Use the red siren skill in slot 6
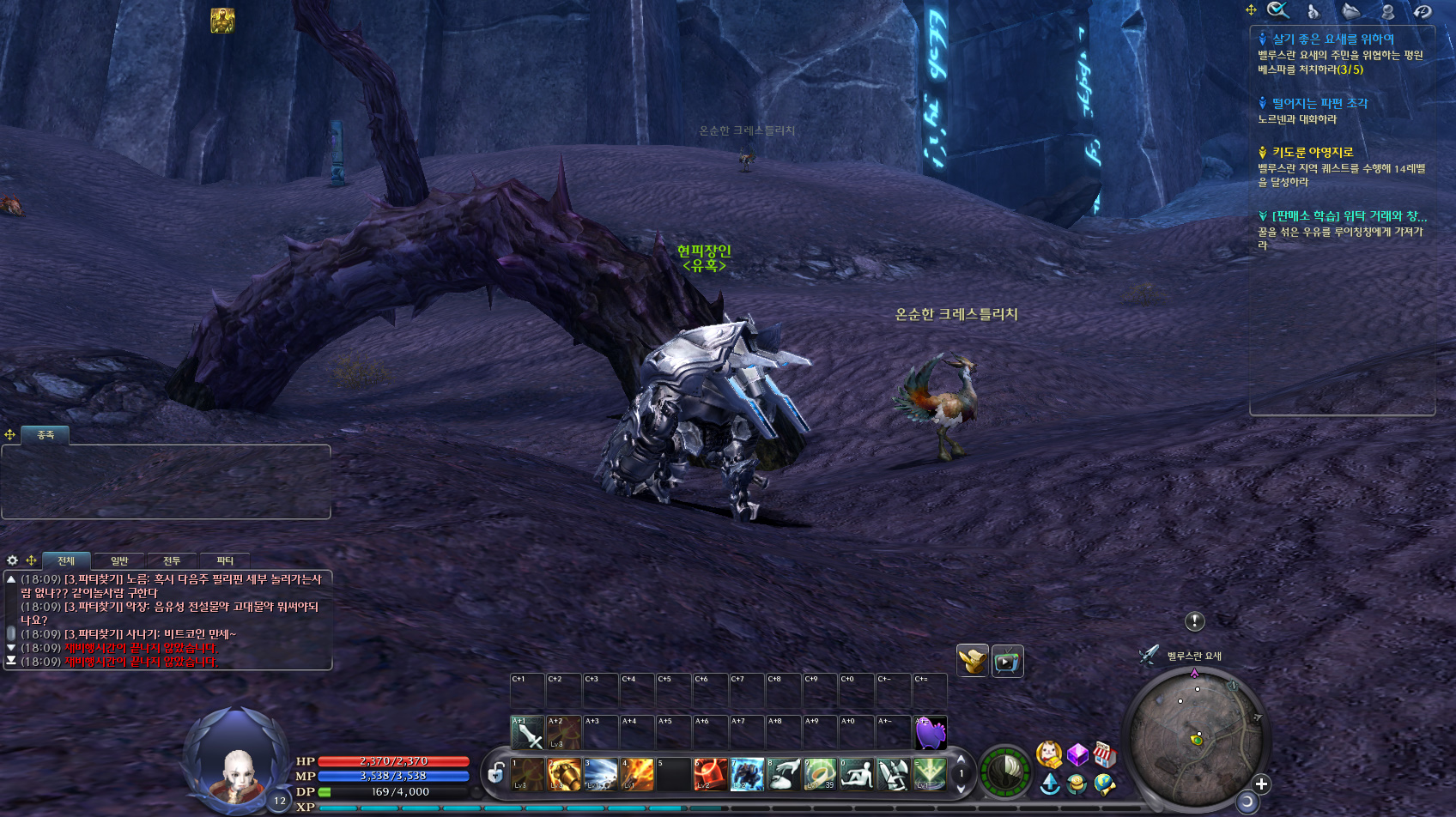 710,774
